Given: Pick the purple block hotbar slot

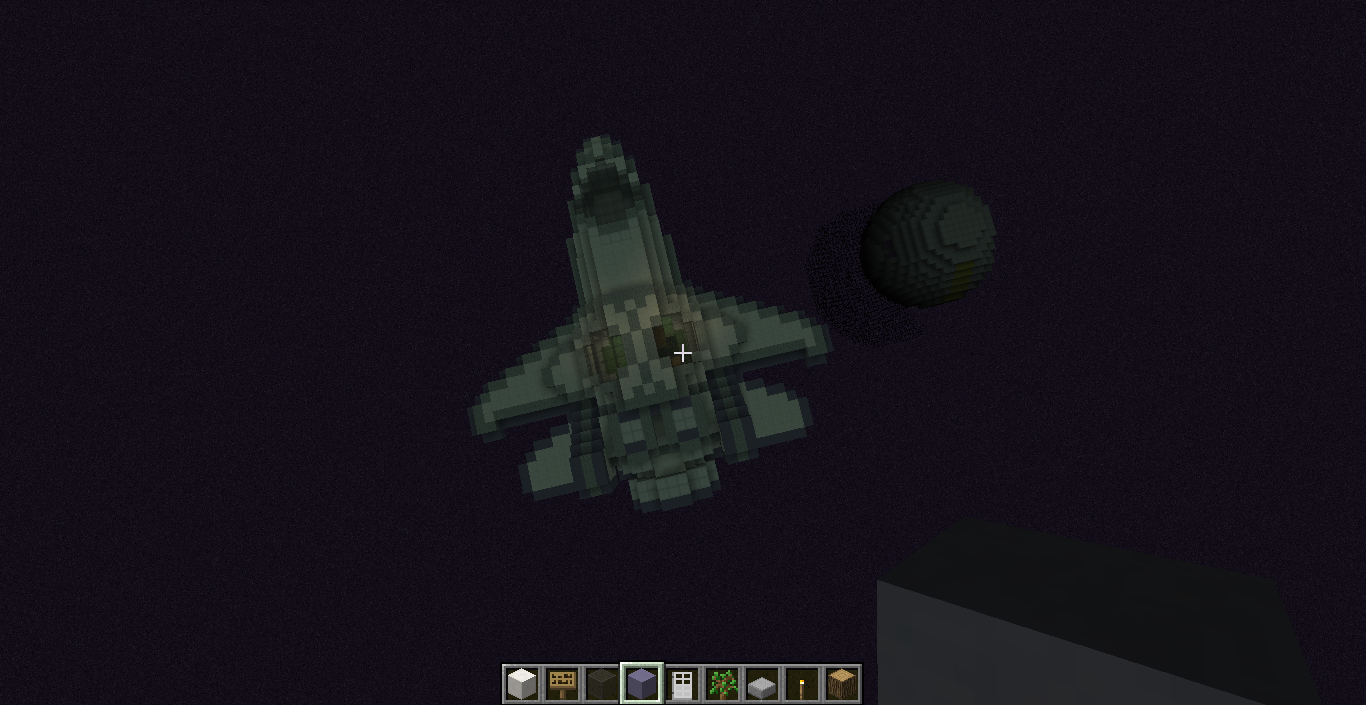Looking at the screenshot, I should [642, 684].
